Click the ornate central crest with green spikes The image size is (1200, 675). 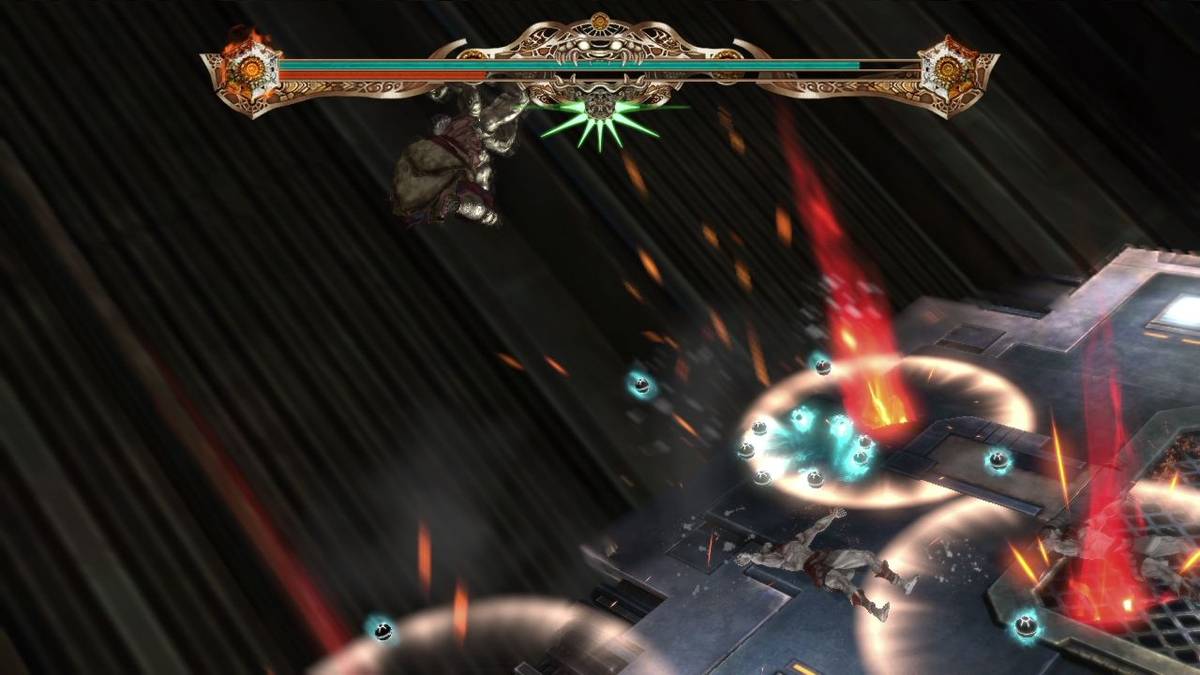pyautogui.click(x=600, y=105)
